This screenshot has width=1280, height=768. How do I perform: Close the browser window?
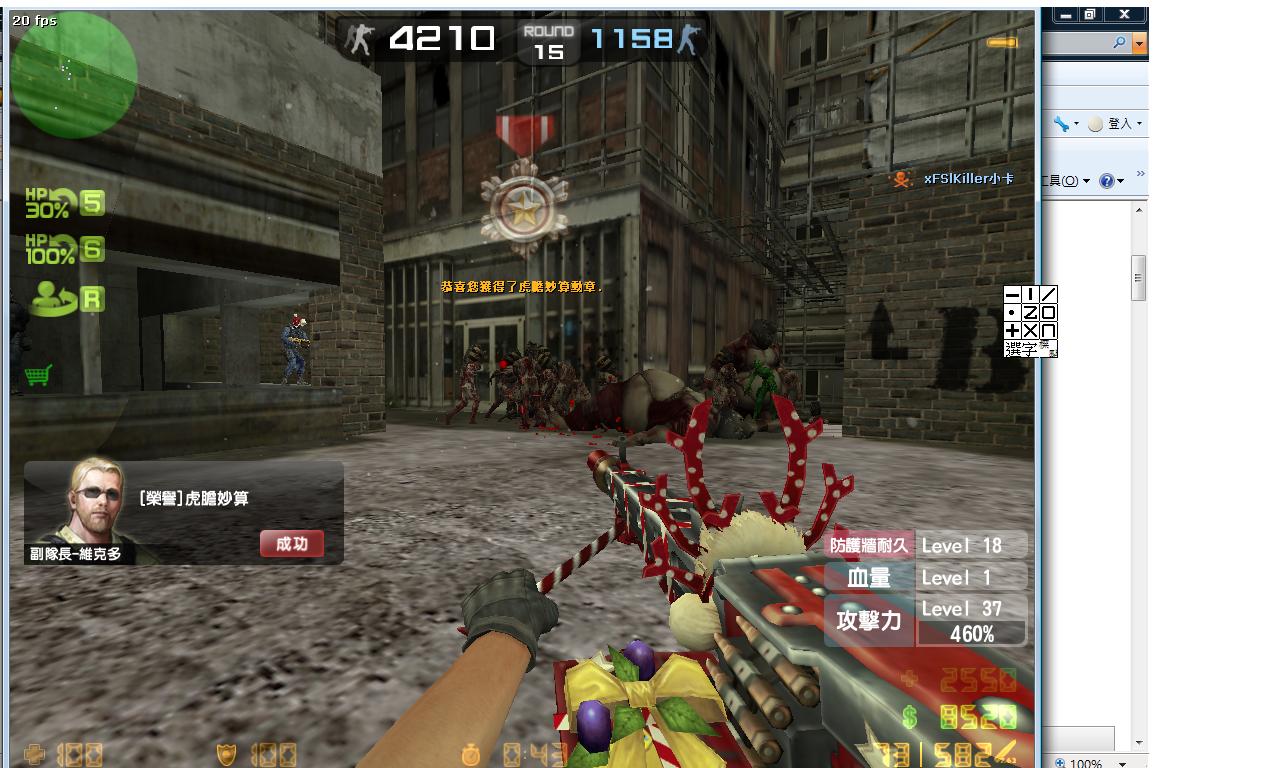point(1124,15)
